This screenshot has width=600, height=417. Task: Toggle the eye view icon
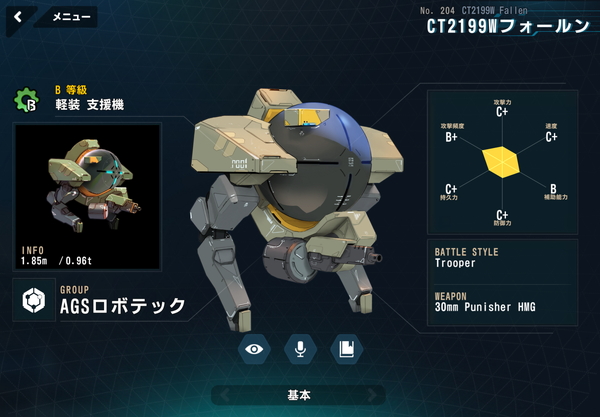[x=255, y=348]
